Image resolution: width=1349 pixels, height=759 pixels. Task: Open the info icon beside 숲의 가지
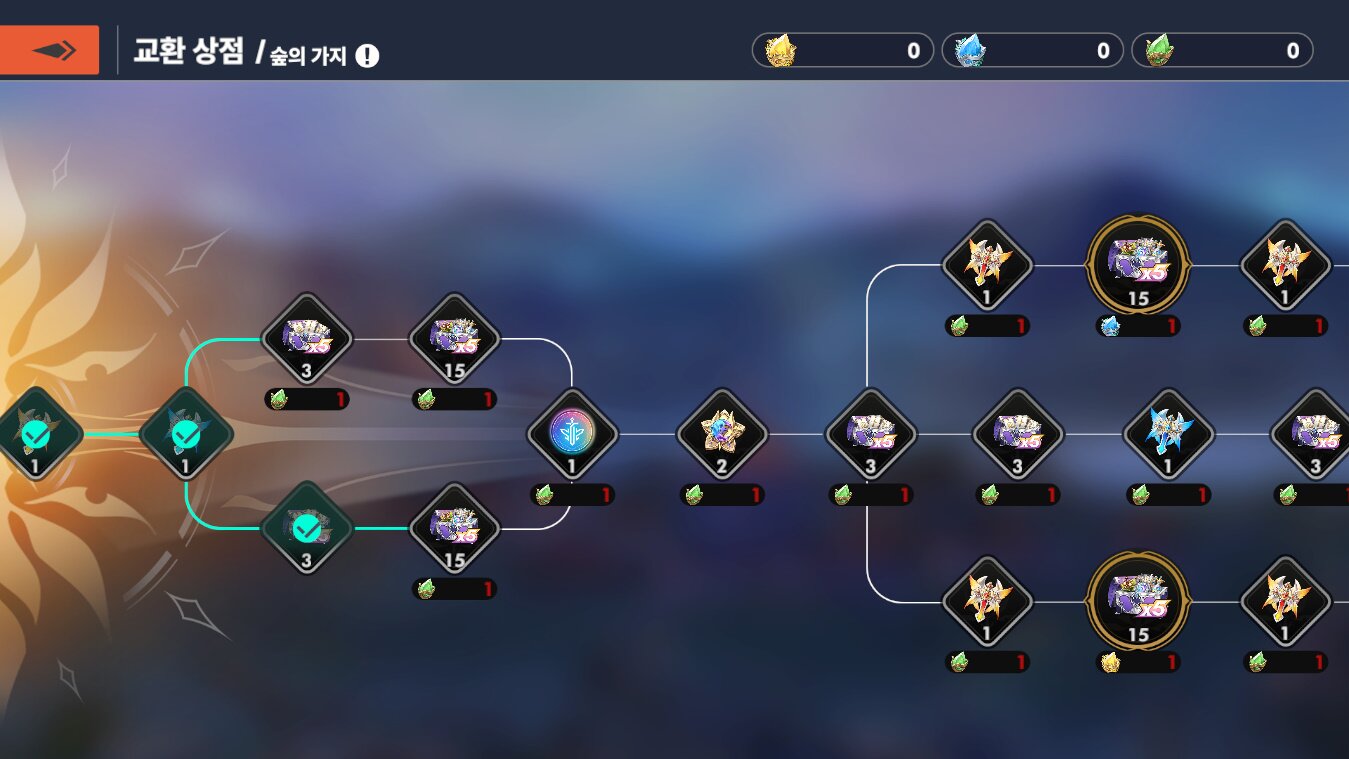[367, 56]
